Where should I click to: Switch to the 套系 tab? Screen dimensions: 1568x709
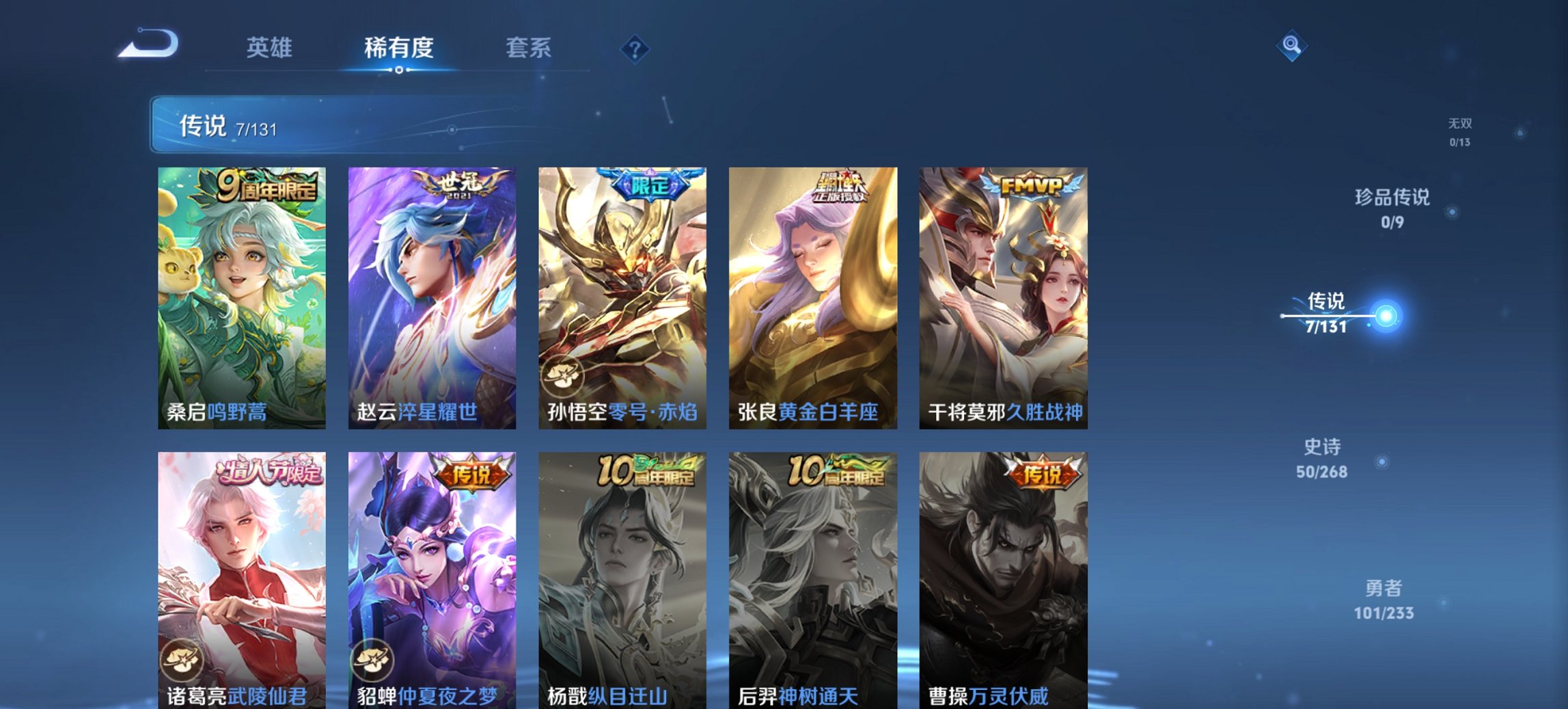[529, 48]
